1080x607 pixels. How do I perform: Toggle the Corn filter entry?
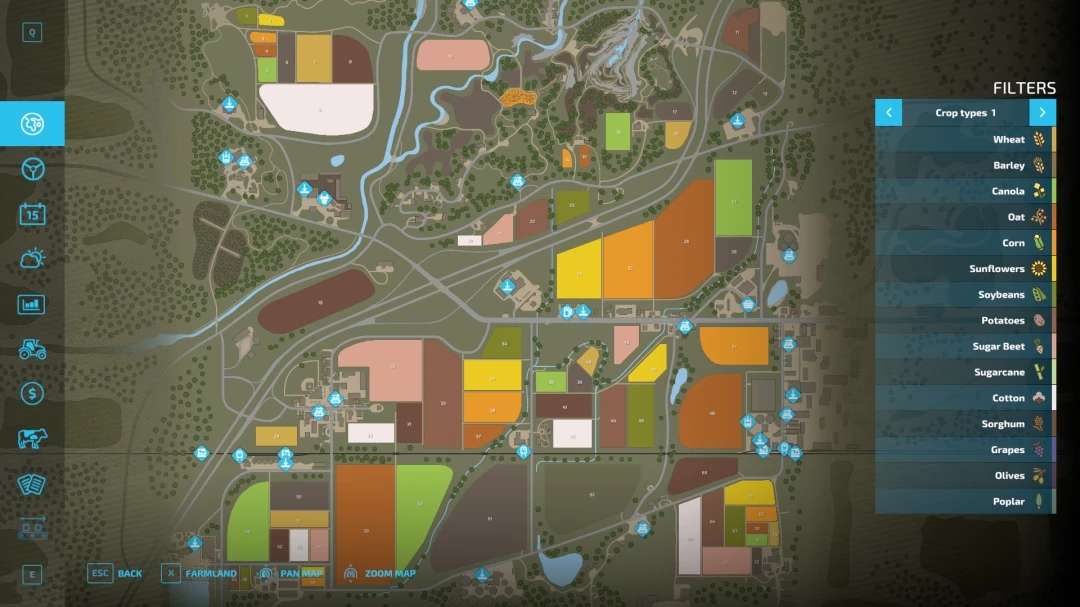[965, 243]
